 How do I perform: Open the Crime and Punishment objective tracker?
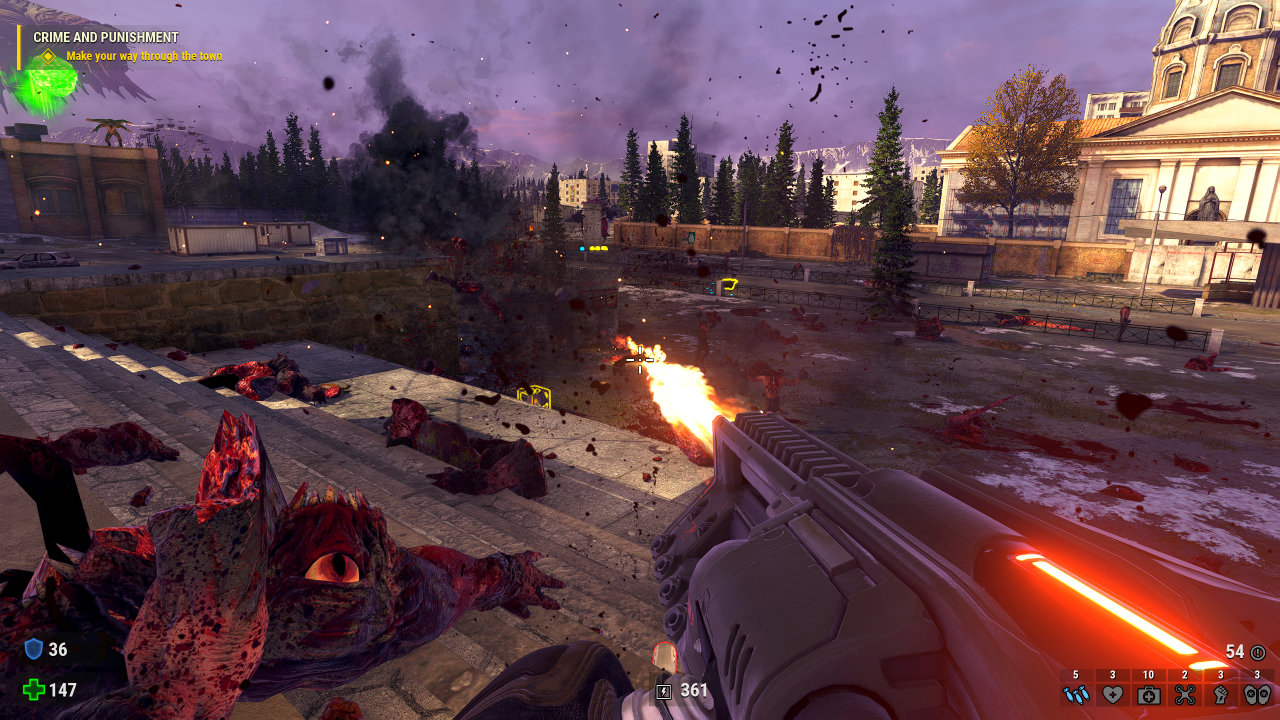pyautogui.click(x=106, y=37)
